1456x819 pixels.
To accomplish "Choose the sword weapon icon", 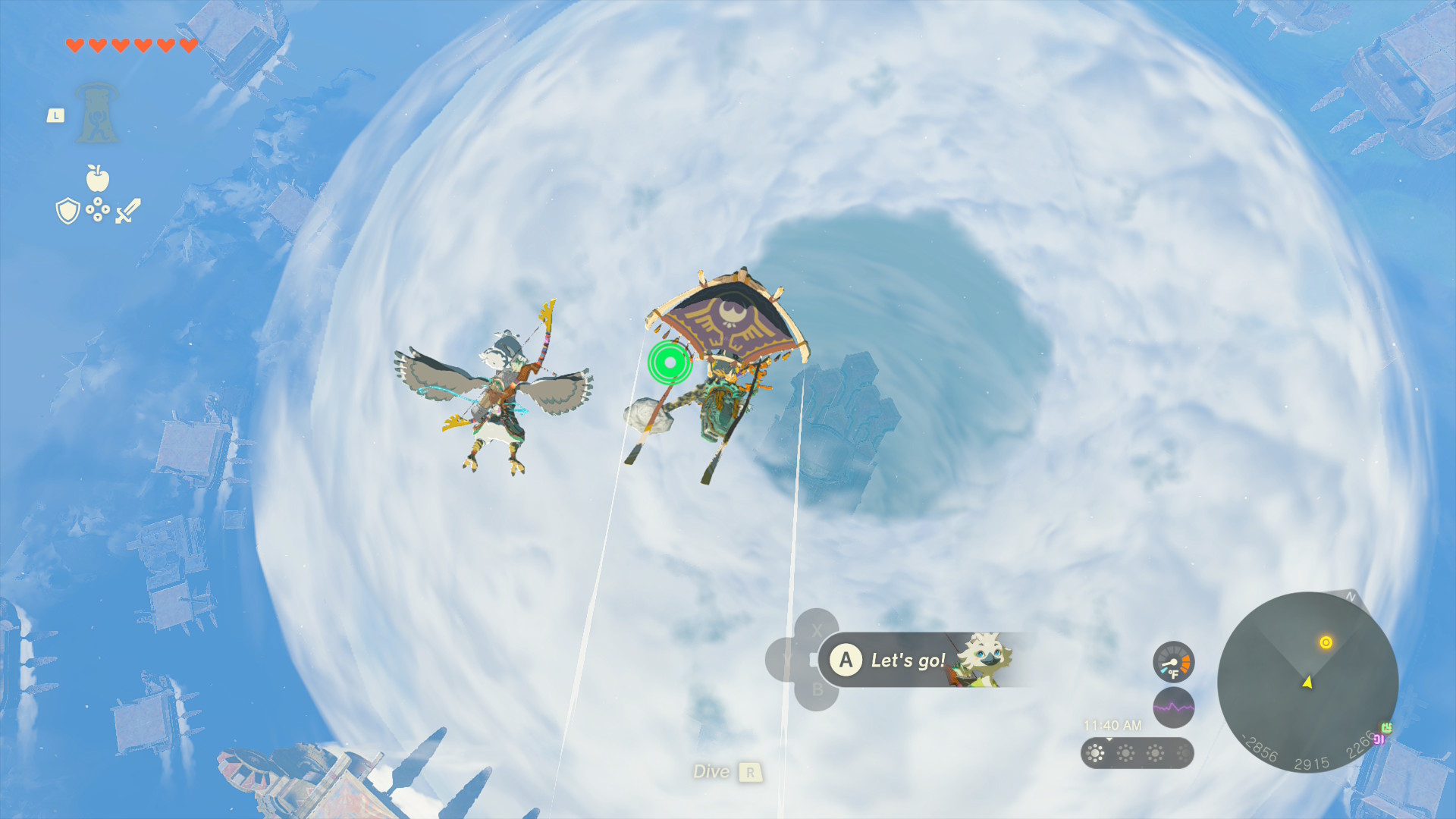I will coord(128,211).
